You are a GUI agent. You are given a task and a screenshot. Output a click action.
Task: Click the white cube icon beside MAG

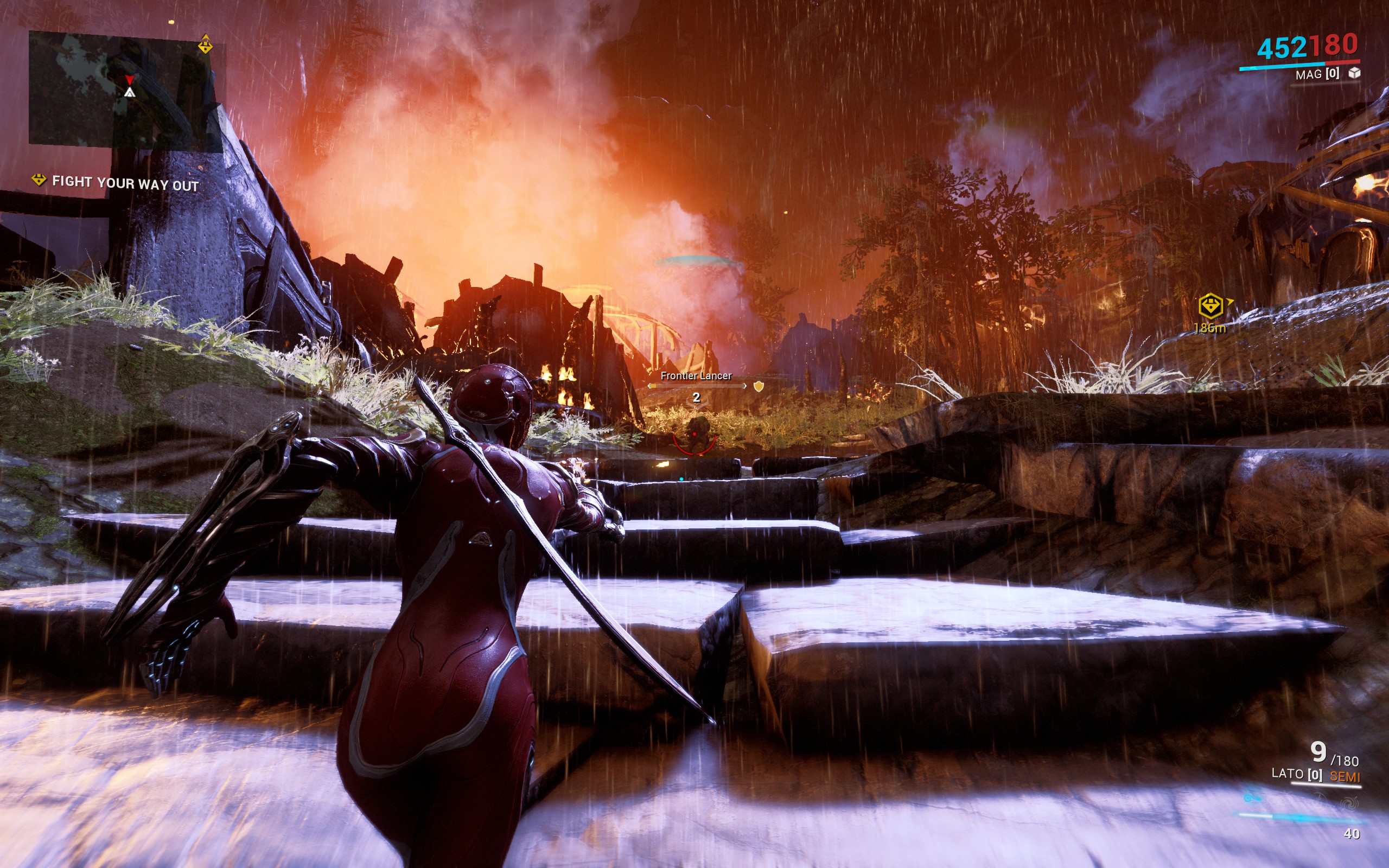[x=1354, y=73]
